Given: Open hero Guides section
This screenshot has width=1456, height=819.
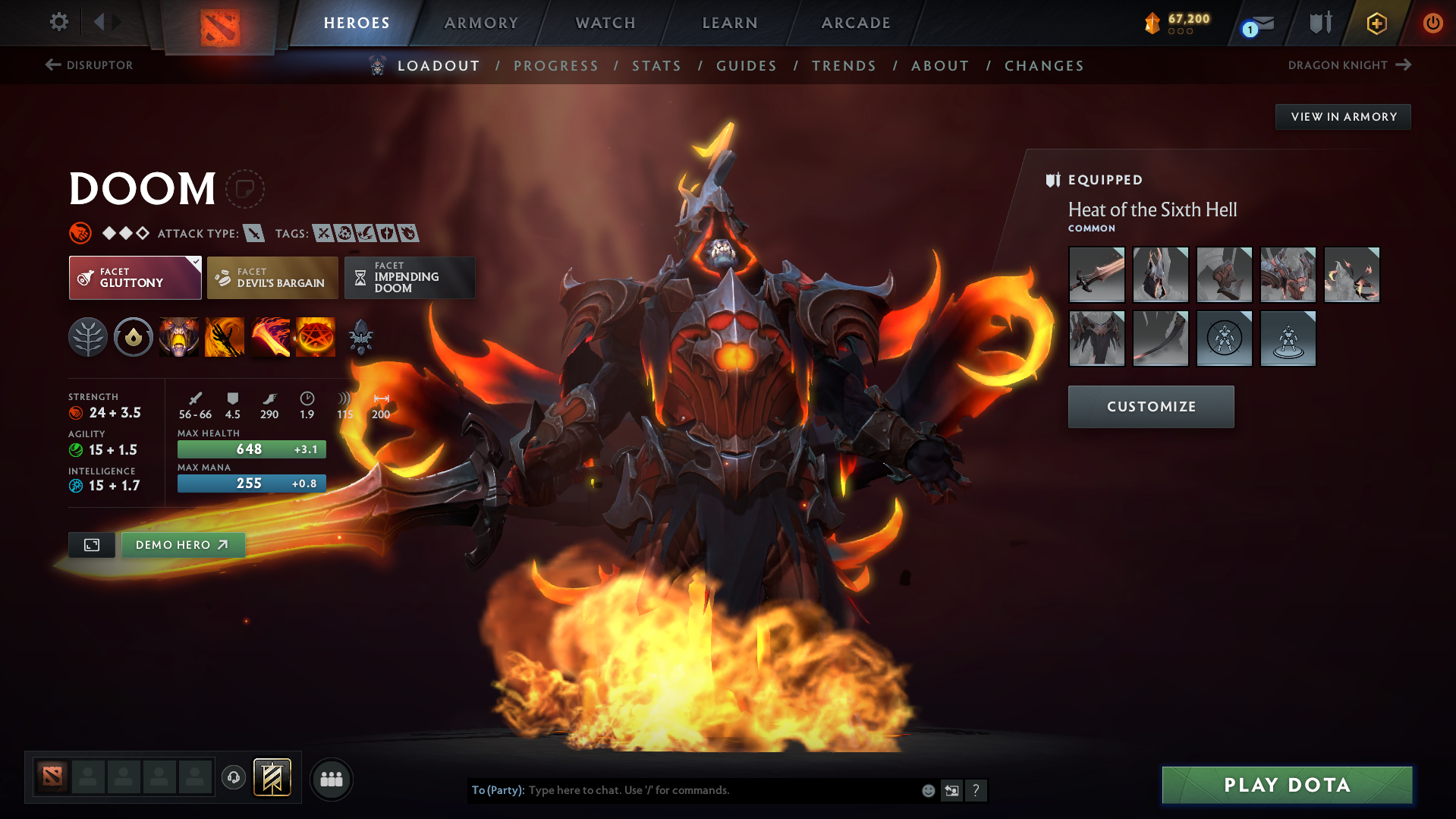Looking at the screenshot, I should (x=747, y=66).
